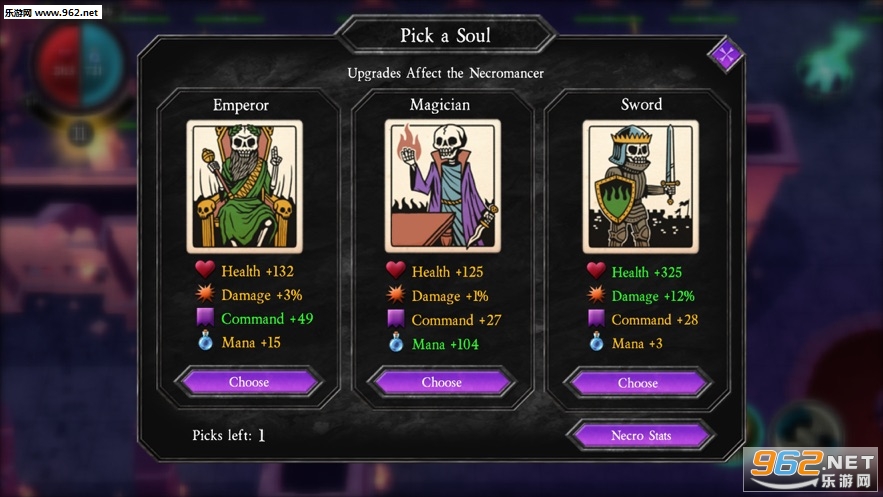Image resolution: width=883 pixels, height=497 pixels.
Task: Select the Magician tarot card
Action: coord(441,186)
